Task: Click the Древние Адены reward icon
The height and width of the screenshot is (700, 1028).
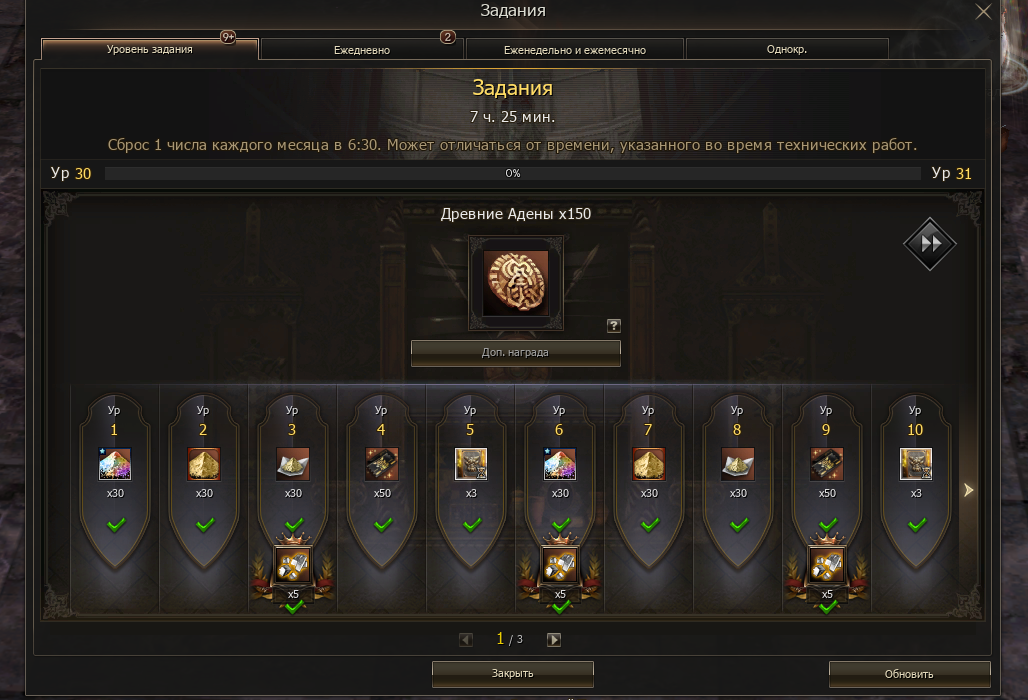Action: tap(515, 283)
